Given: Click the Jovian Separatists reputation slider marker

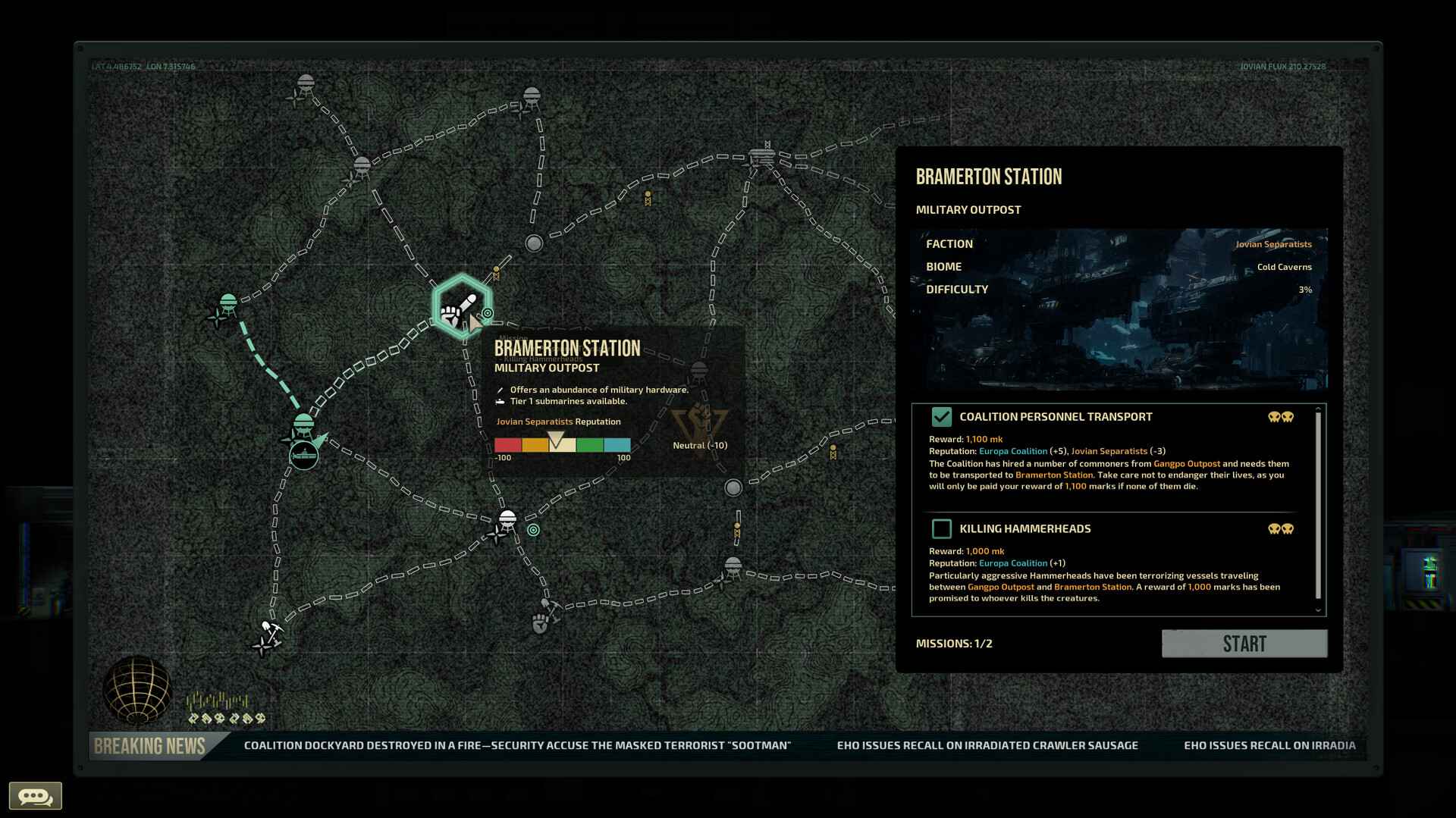Looking at the screenshot, I should pos(557,438).
